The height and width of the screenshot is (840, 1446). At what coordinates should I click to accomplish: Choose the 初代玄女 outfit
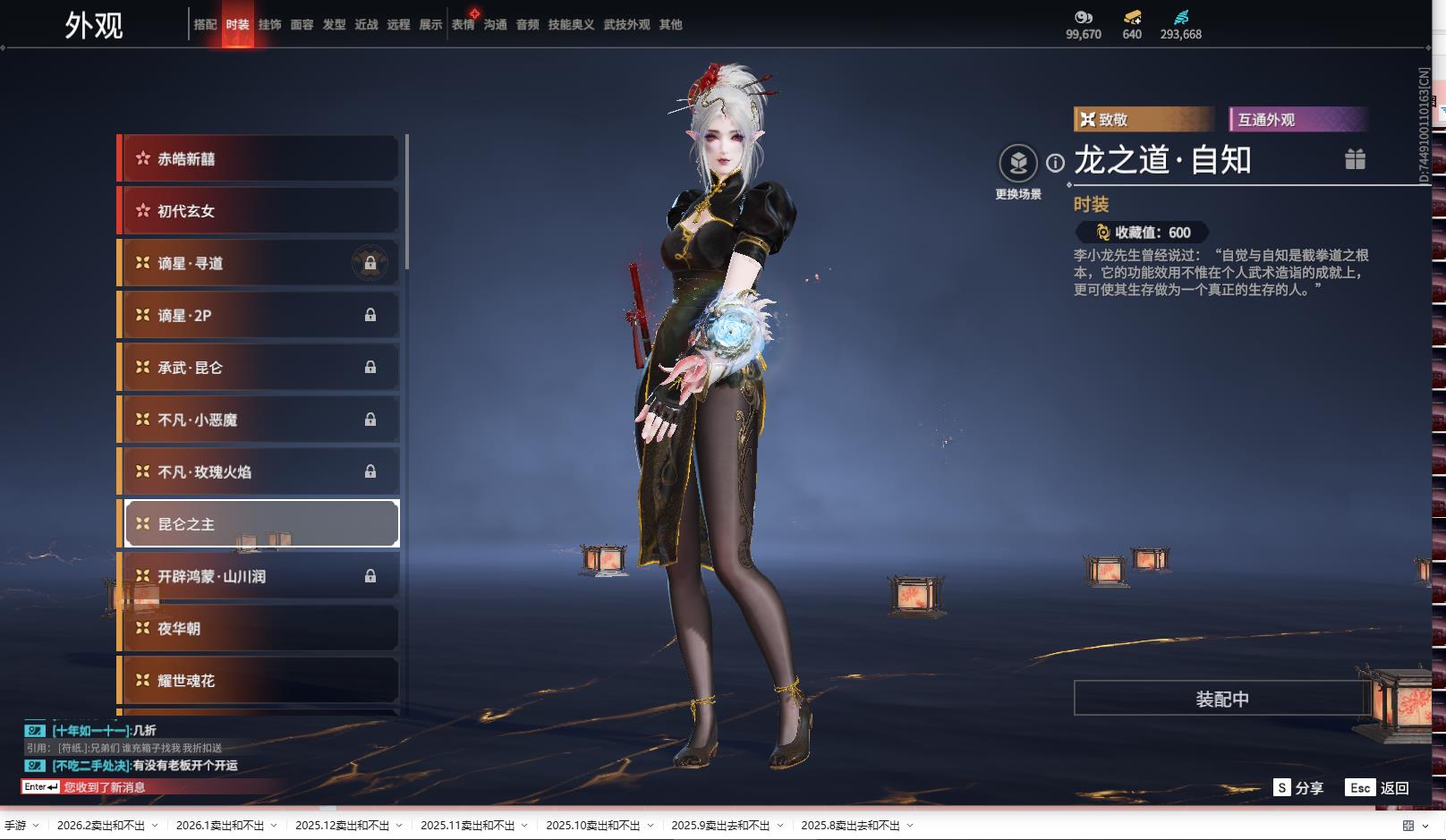tap(259, 211)
